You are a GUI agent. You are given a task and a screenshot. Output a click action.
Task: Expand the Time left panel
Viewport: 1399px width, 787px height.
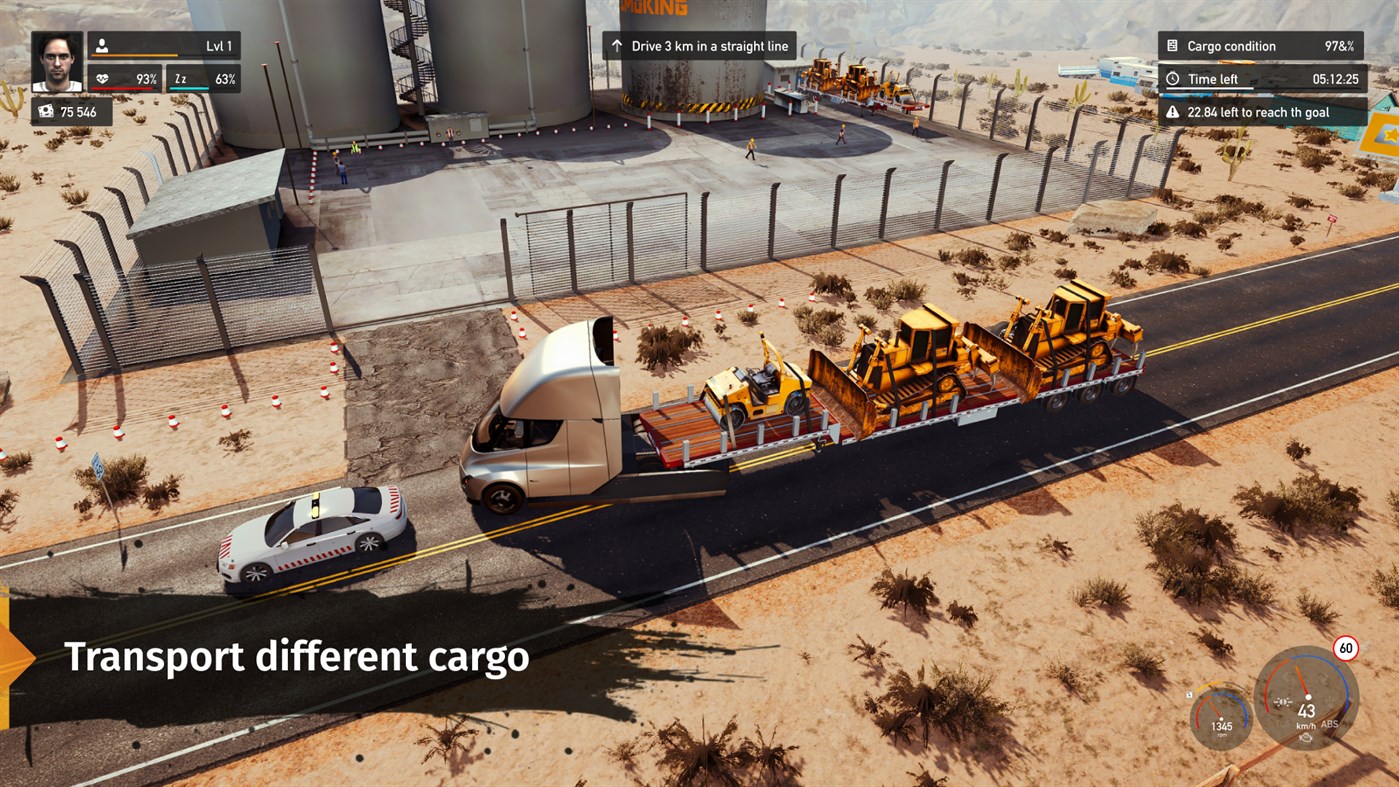1263,78
